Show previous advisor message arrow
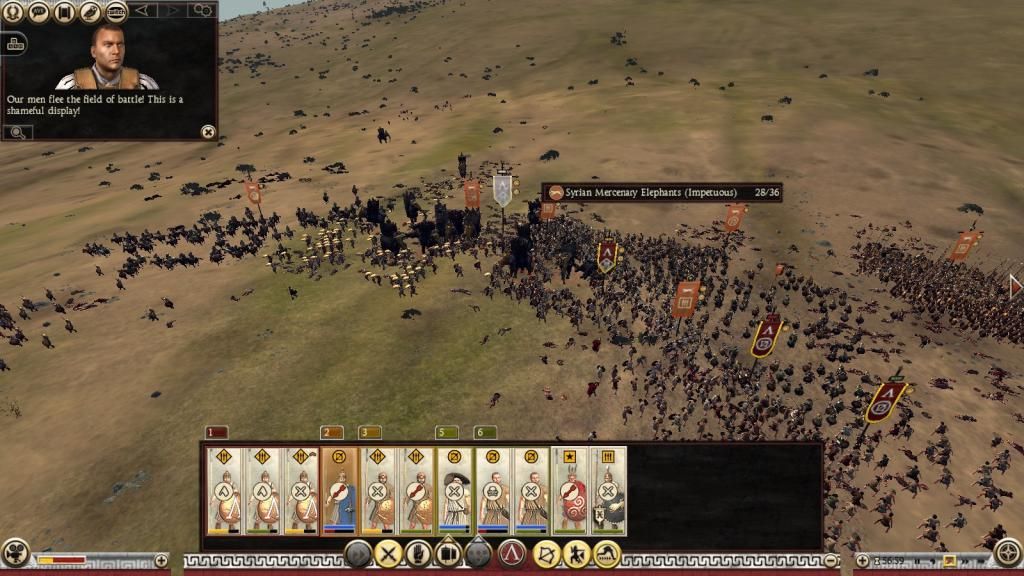 pos(142,10)
